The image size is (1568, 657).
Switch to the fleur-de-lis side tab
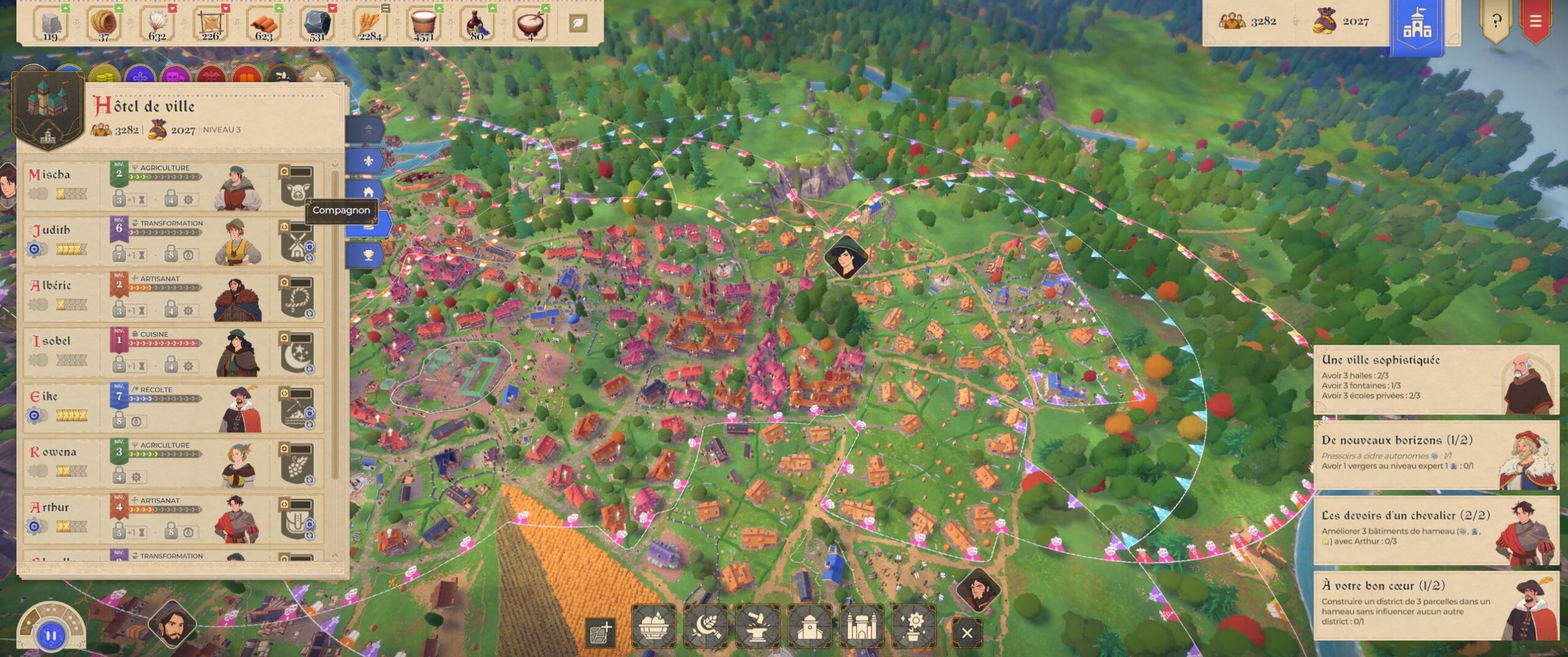[x=368, y=161]
